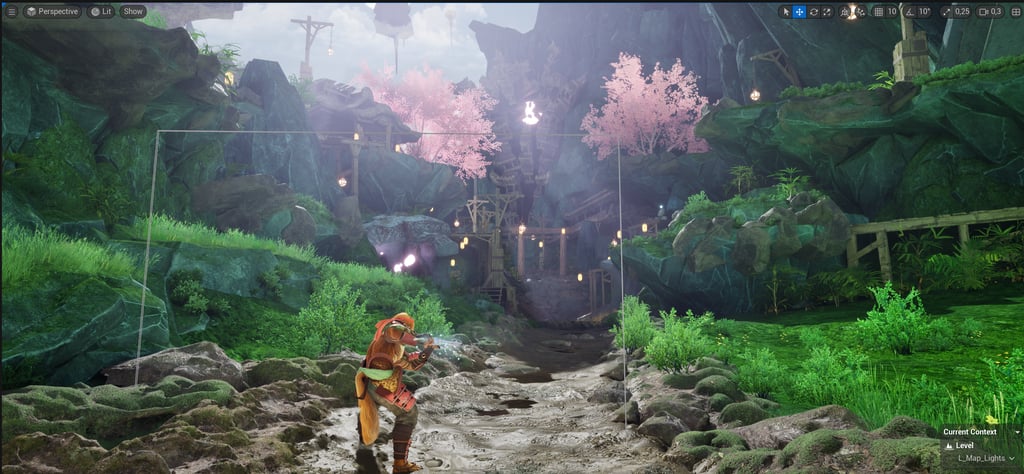The height and width of the screenshot is (474, 1024).
Task: Toggle rotation angle snapping icon
Action: [x=908, y=12]
